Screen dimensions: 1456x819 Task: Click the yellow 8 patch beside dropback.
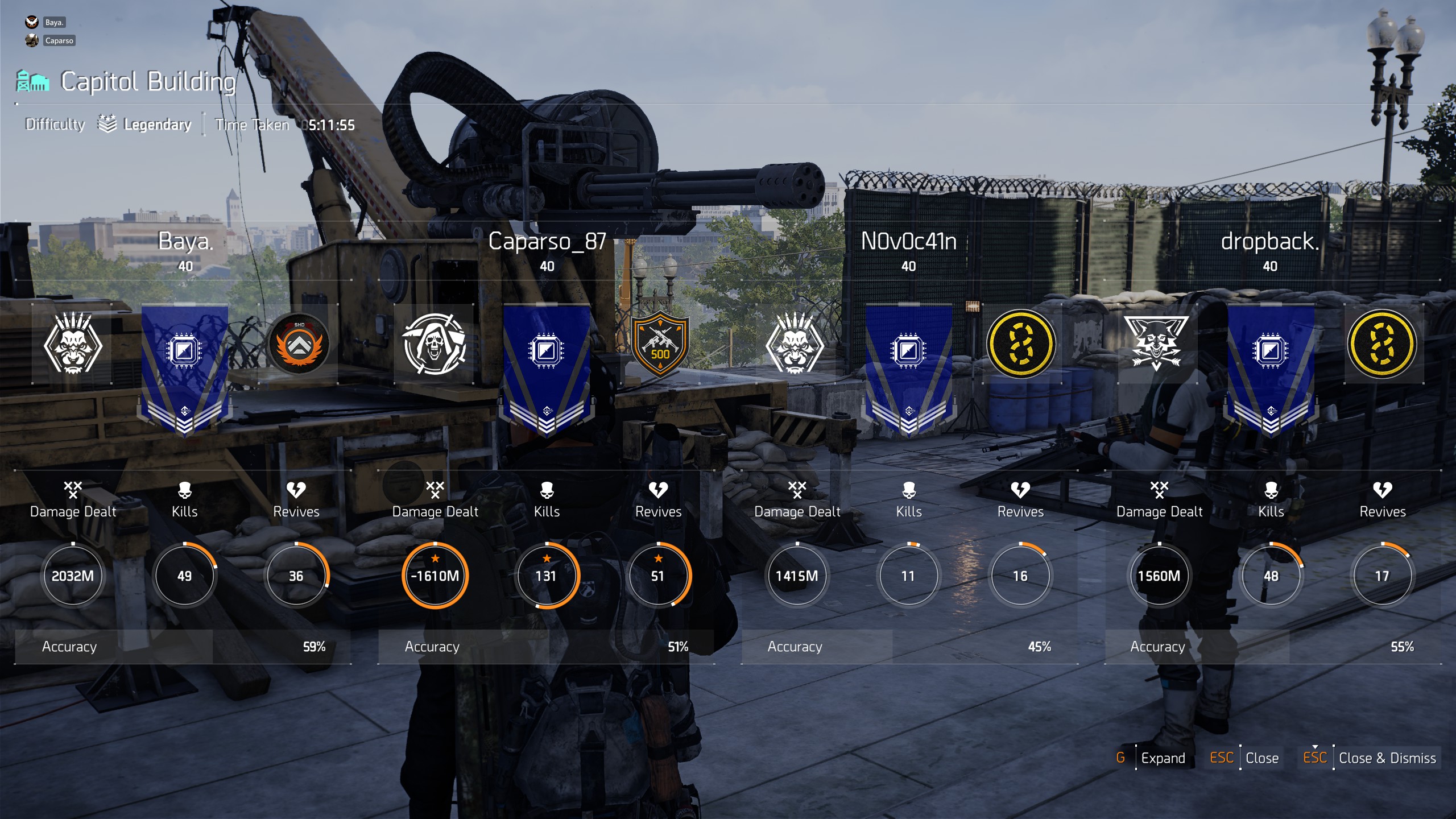1383,346
